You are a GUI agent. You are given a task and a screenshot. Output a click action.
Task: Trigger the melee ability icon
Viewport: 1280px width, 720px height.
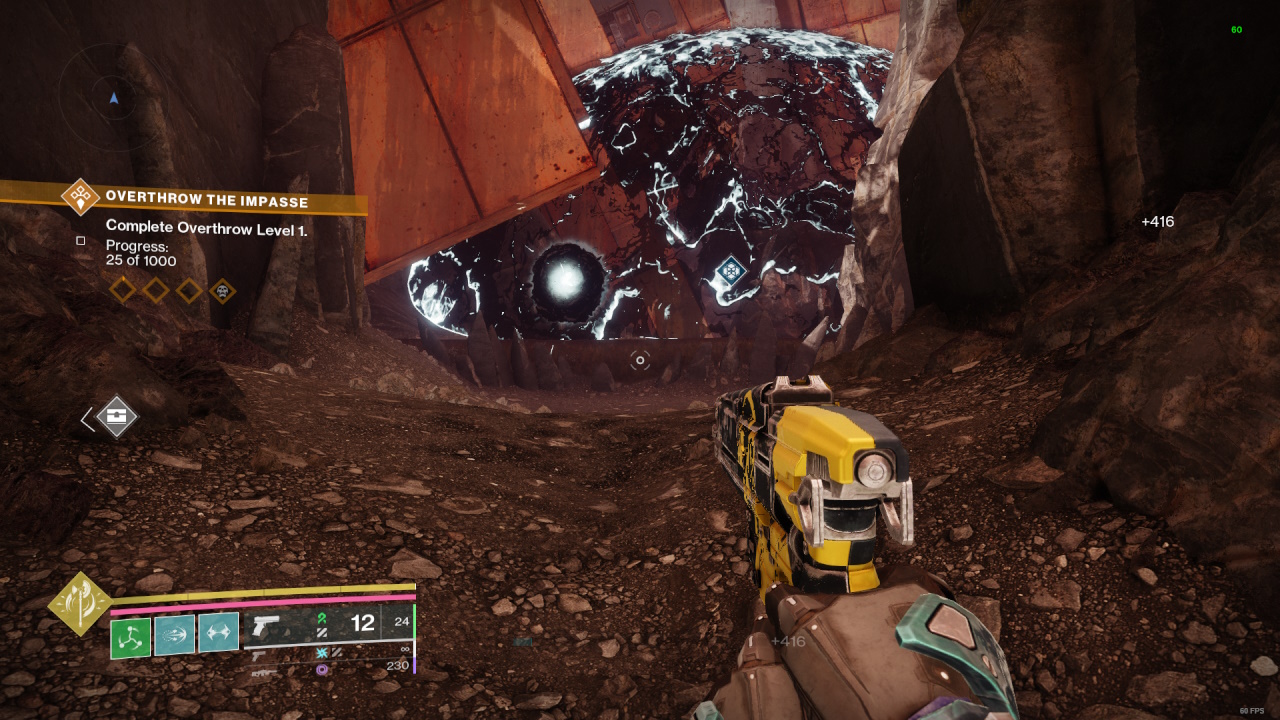click(x=174, y=634)
